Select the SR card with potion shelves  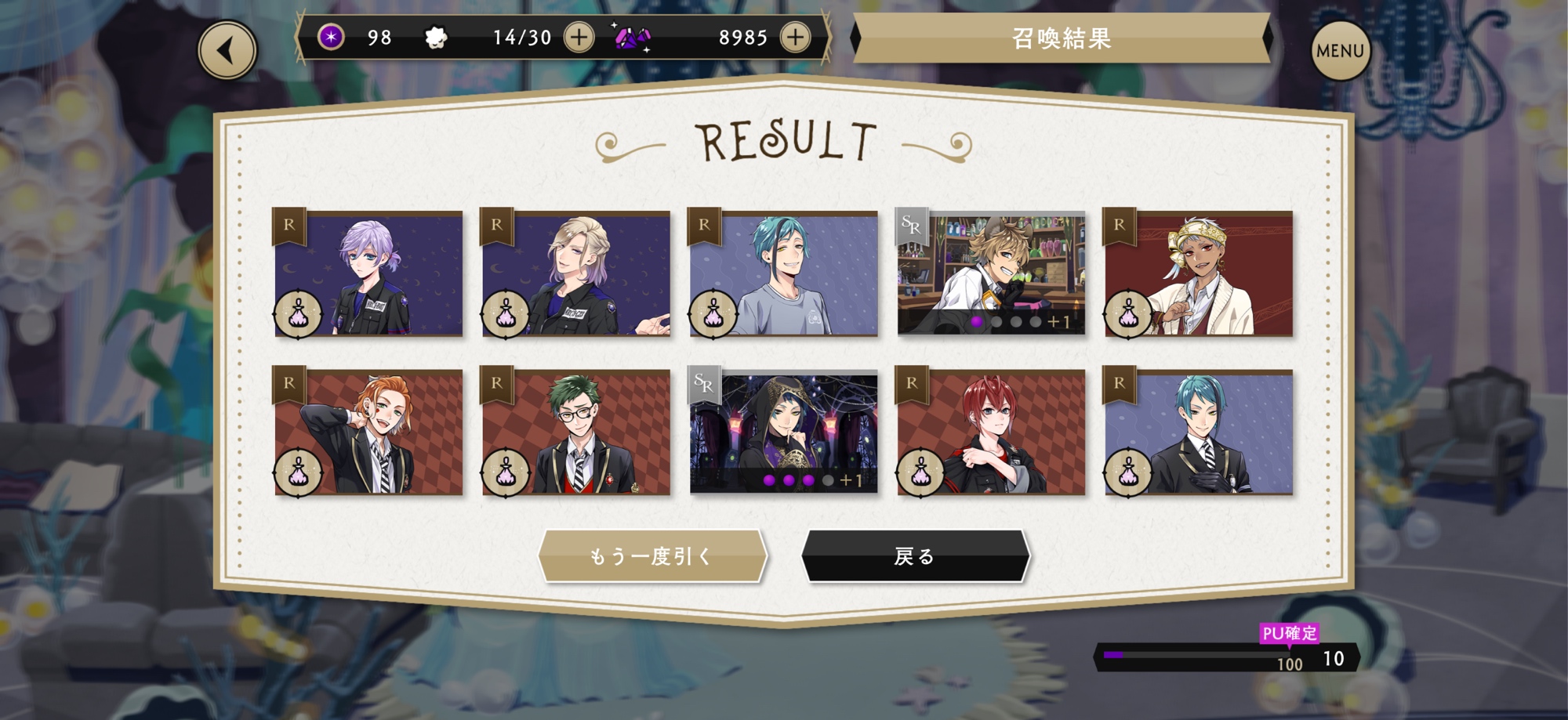click(991, 273)
